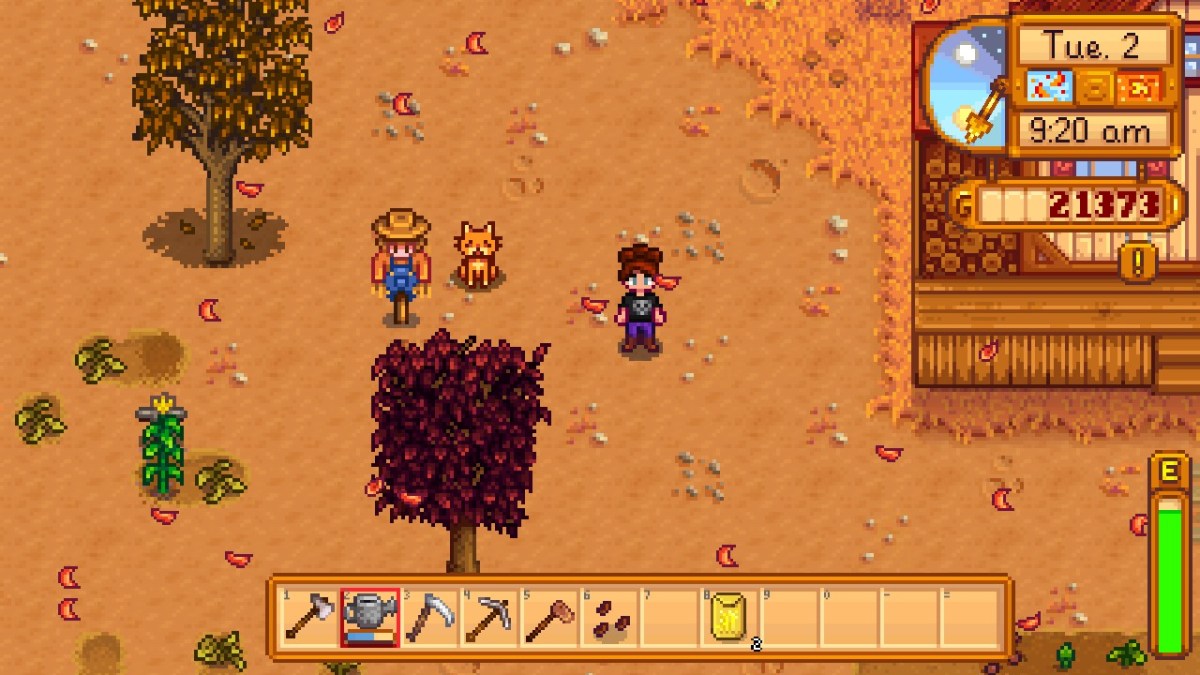Select the axe in the hotbar

(309, 618)
